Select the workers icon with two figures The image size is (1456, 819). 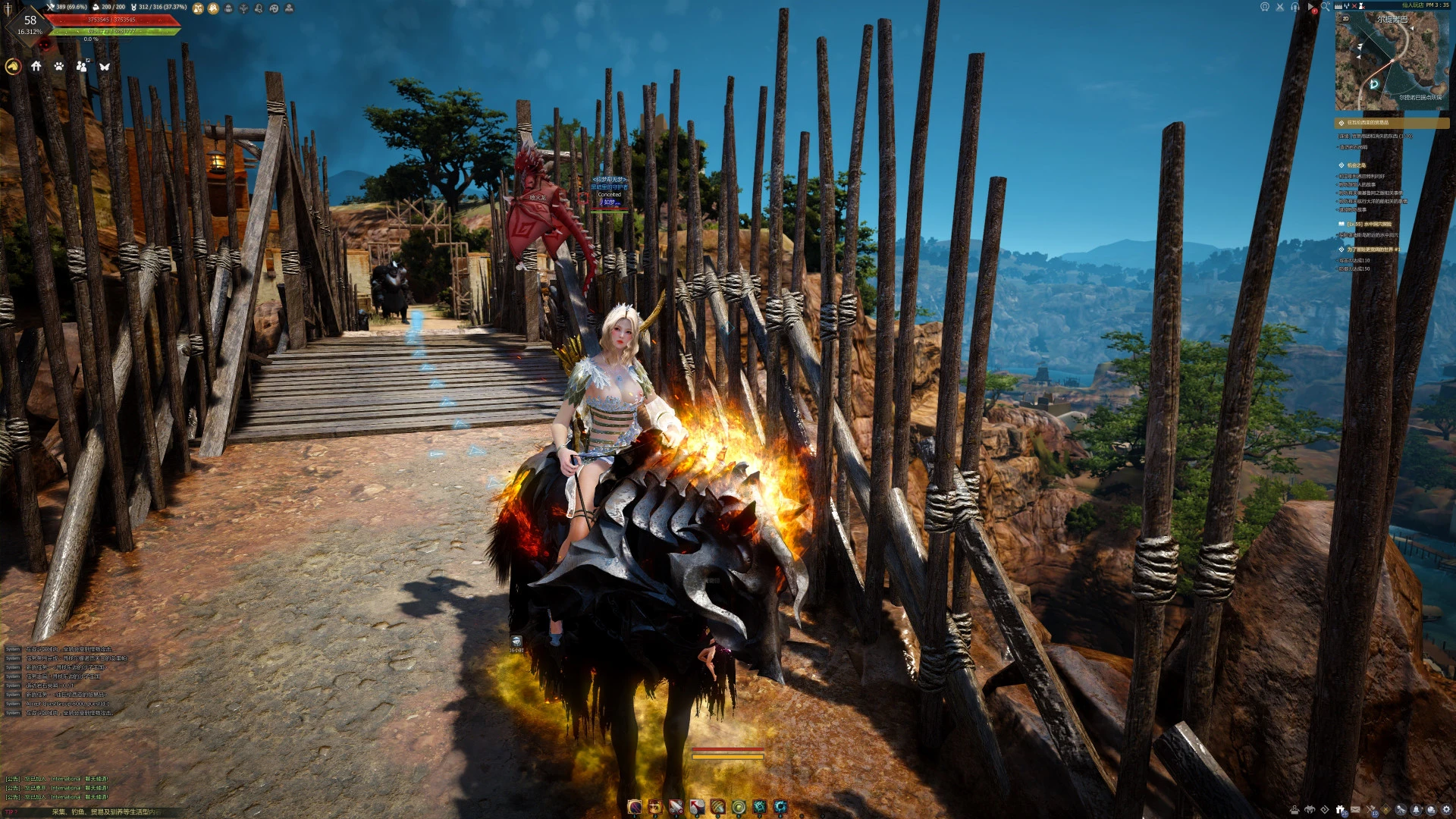pos(82,67)
